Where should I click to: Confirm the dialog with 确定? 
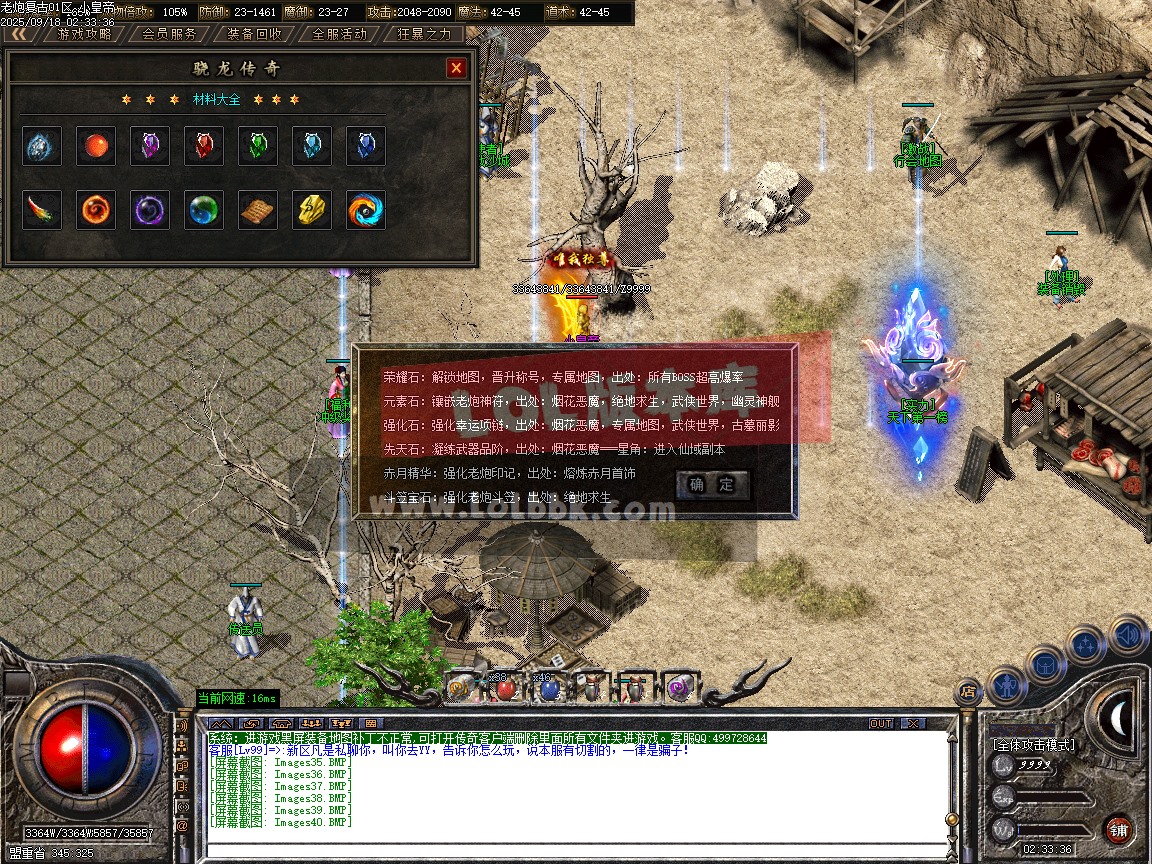point(712,486)
